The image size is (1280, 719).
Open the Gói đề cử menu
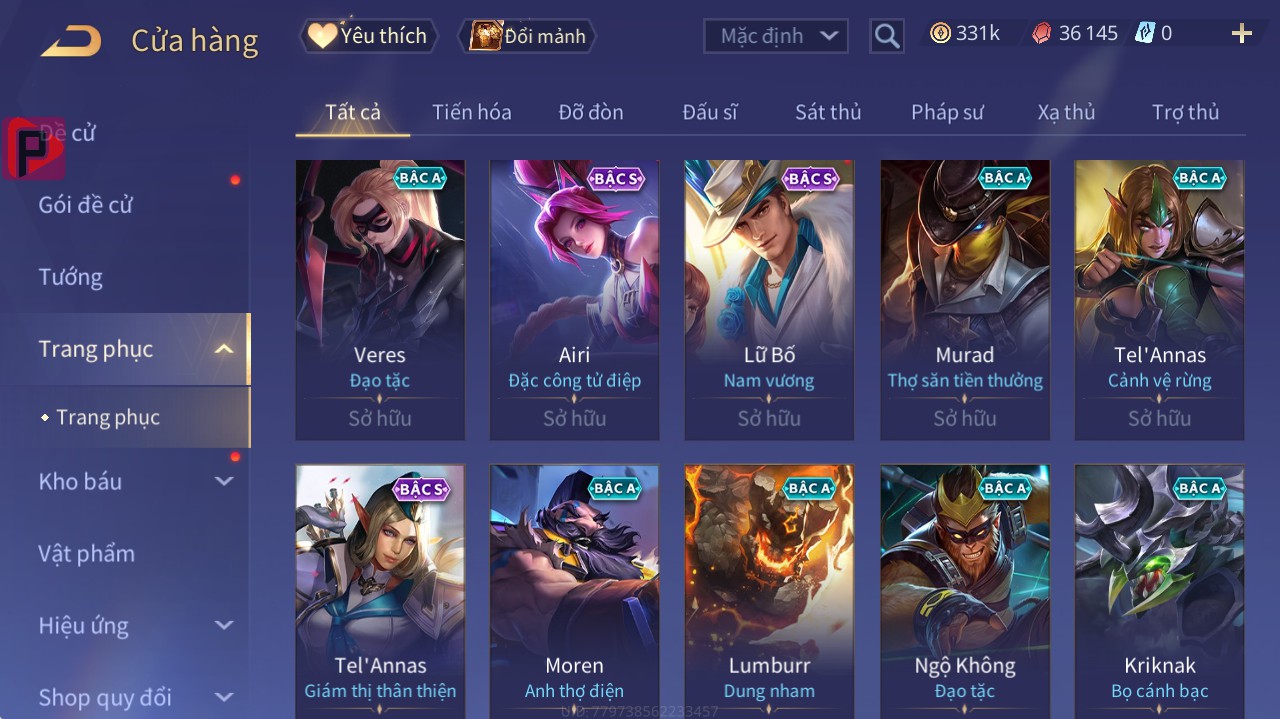(86, 205)
